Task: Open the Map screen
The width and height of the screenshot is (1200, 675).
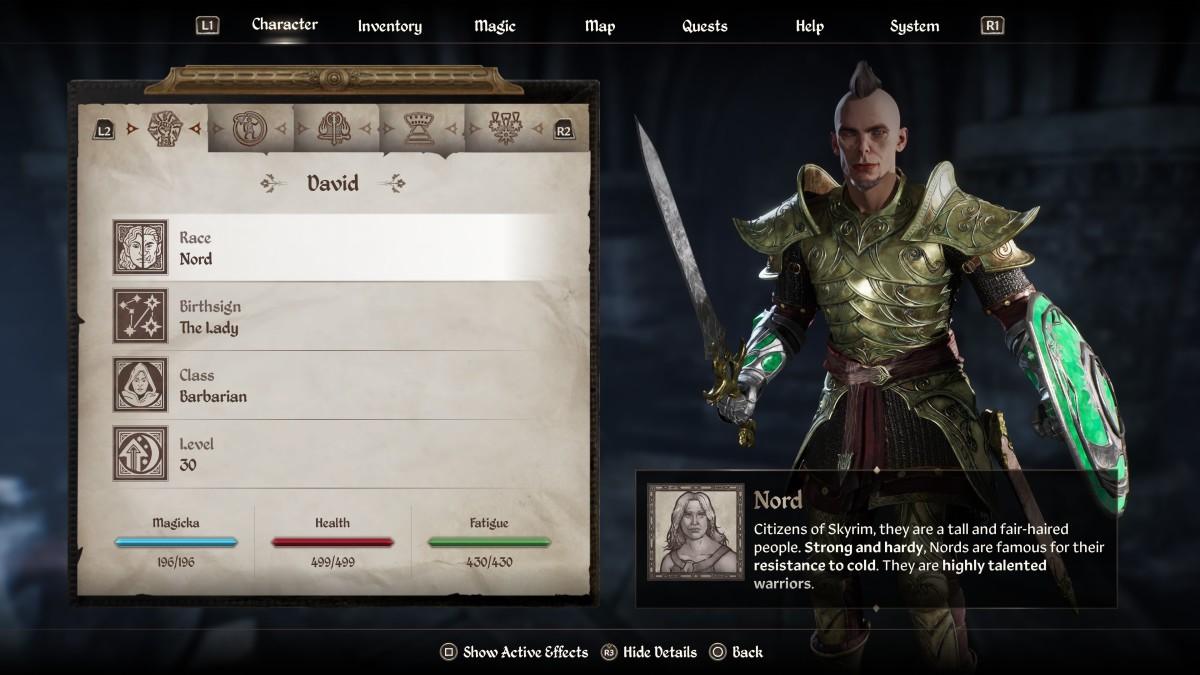Action: (x=600, y=26)
